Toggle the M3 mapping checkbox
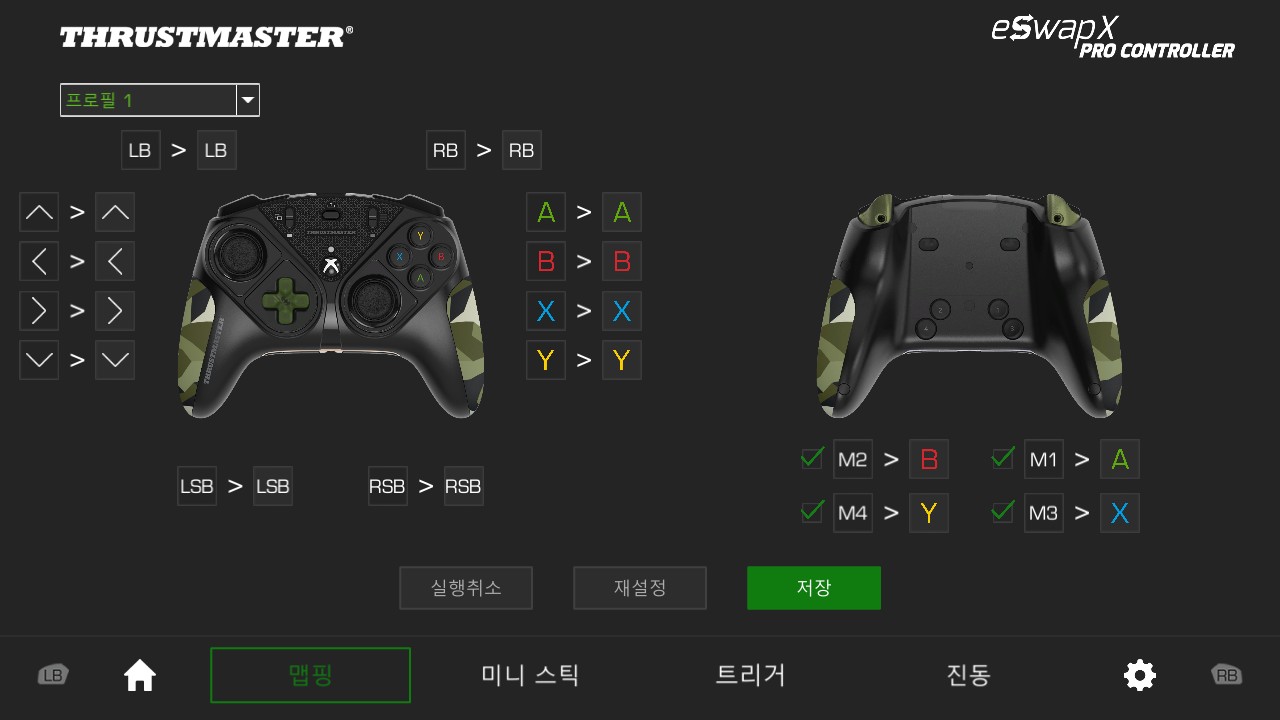1280x720 pixels. (x=1002, y=512)
